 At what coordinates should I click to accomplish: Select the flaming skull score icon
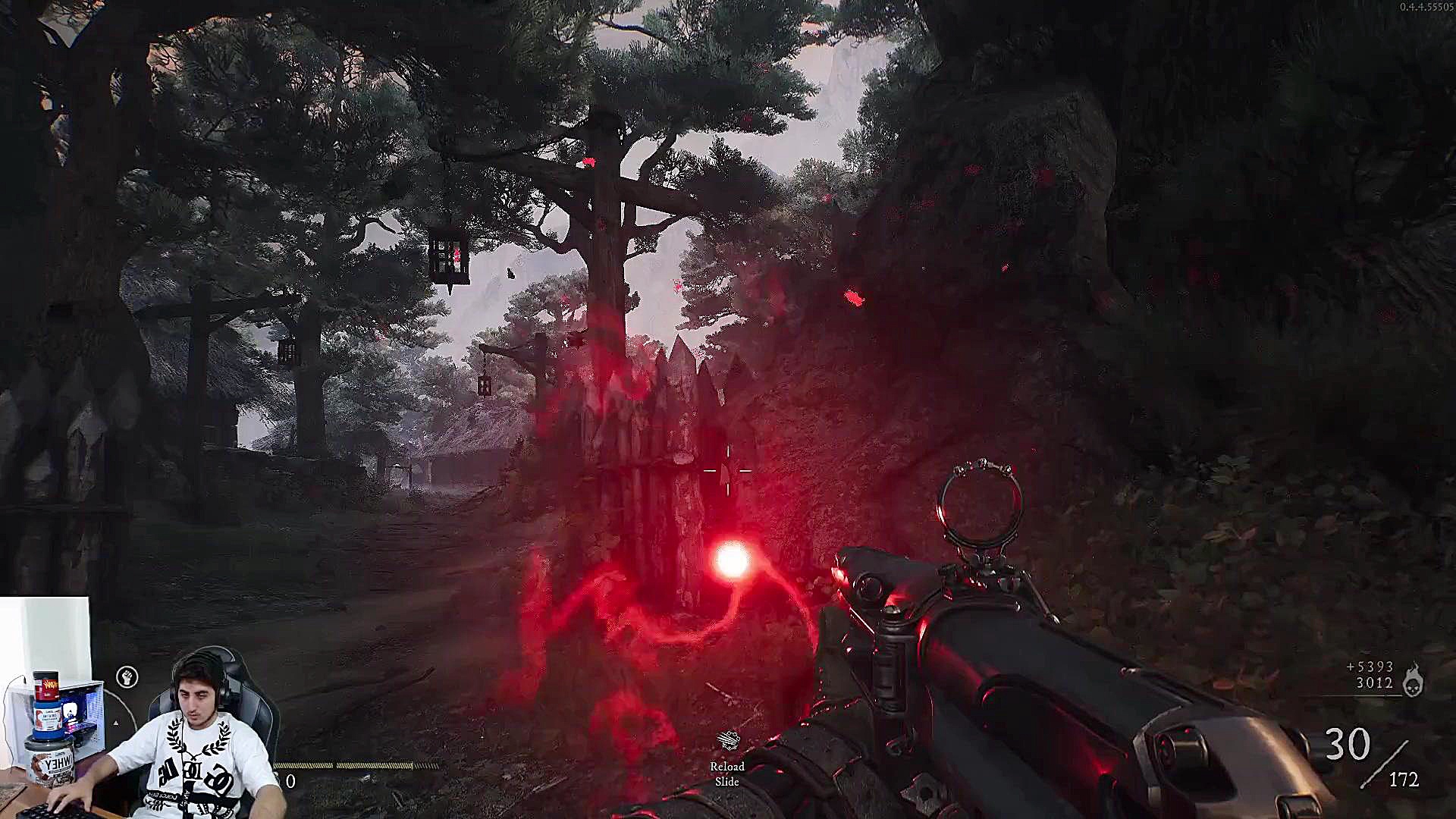[x=1413, y=679]
